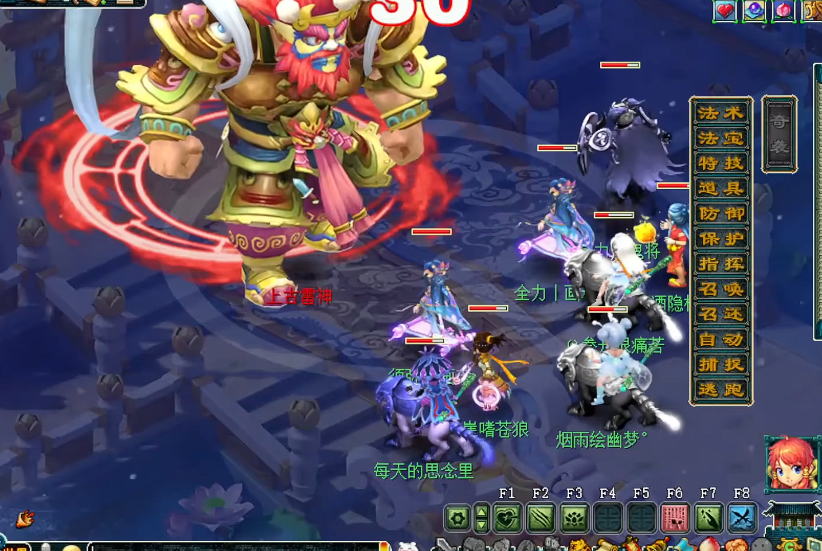
Task: Choose the 法宝 magic treasure command
Action: 720,138
